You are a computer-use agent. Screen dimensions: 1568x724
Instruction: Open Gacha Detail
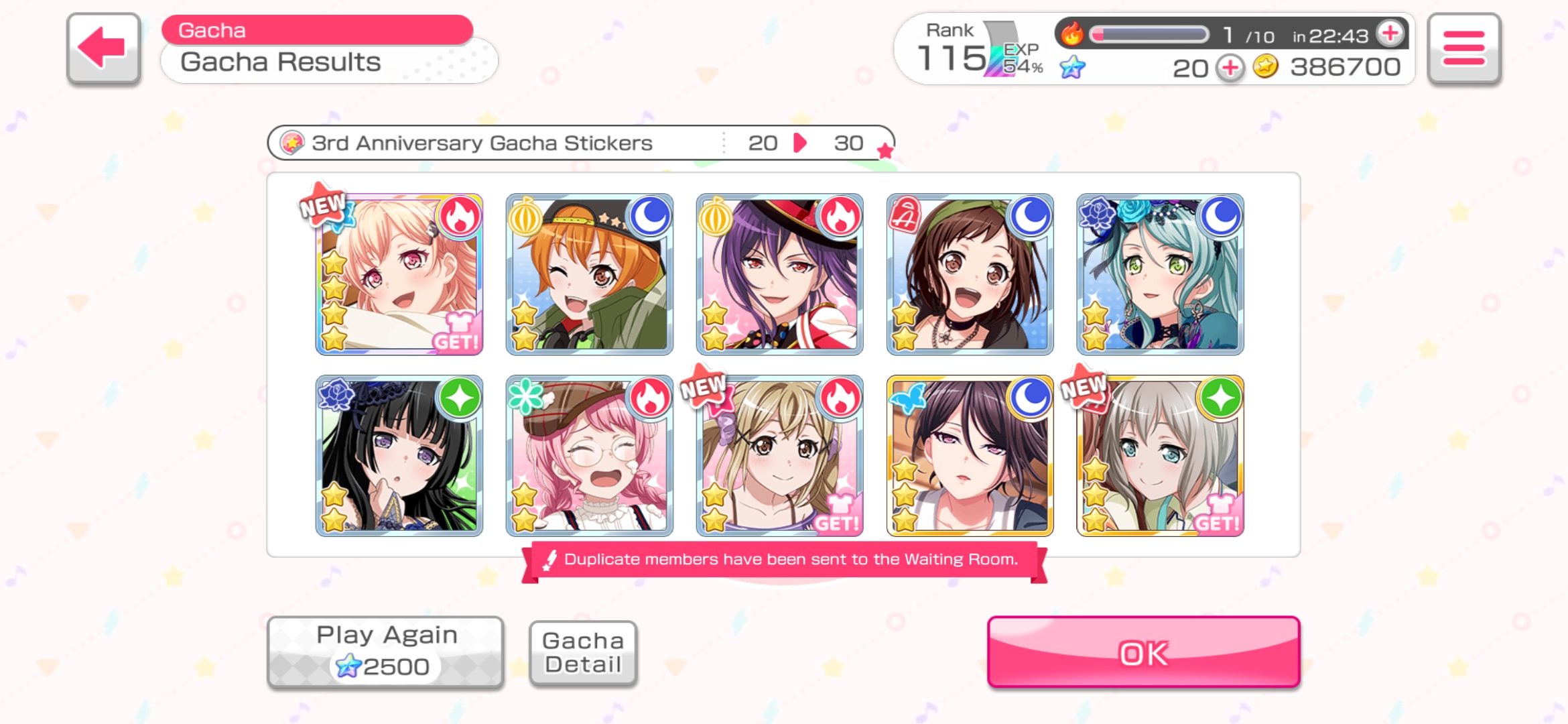(582, 652)
